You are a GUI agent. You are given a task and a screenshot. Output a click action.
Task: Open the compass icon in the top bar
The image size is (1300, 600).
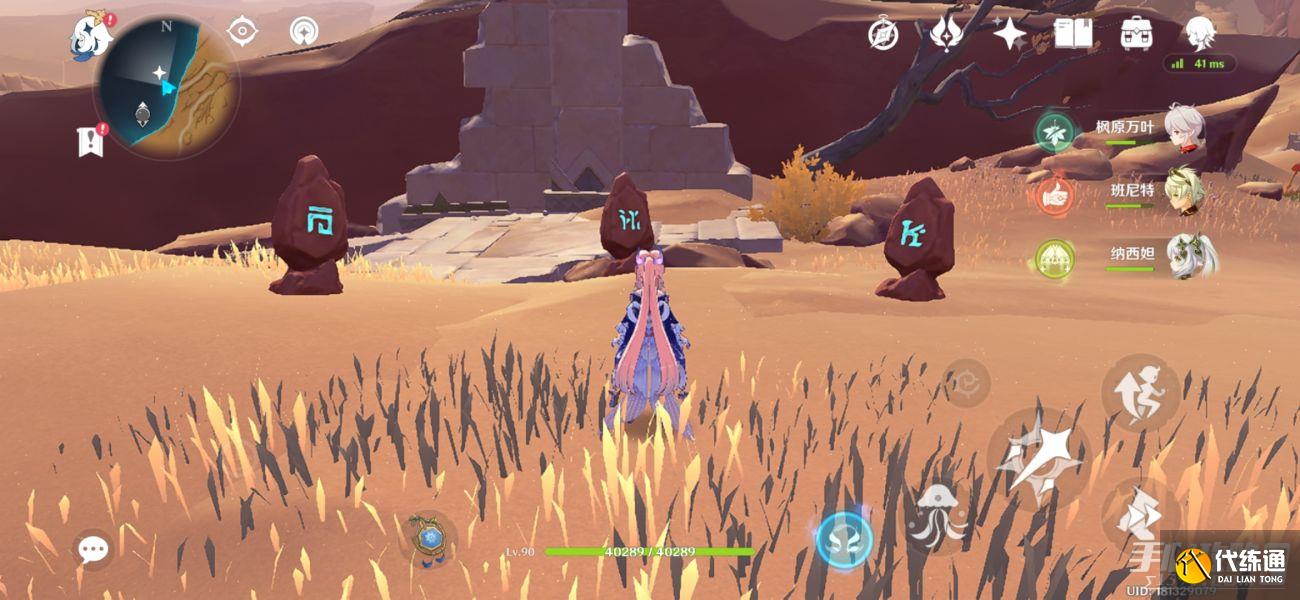(882, 34)
